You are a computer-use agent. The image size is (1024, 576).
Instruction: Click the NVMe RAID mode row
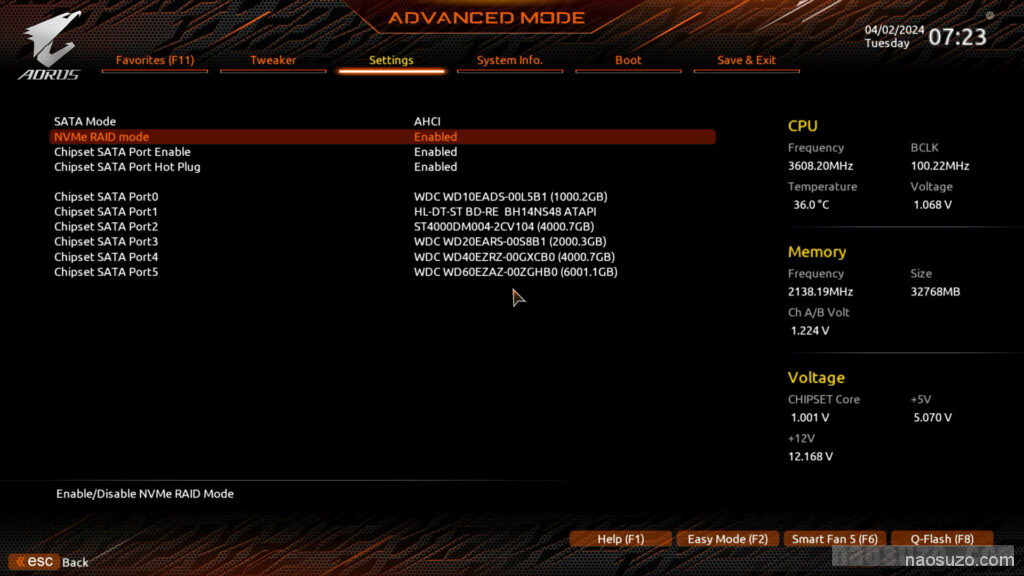pos(101,137)
